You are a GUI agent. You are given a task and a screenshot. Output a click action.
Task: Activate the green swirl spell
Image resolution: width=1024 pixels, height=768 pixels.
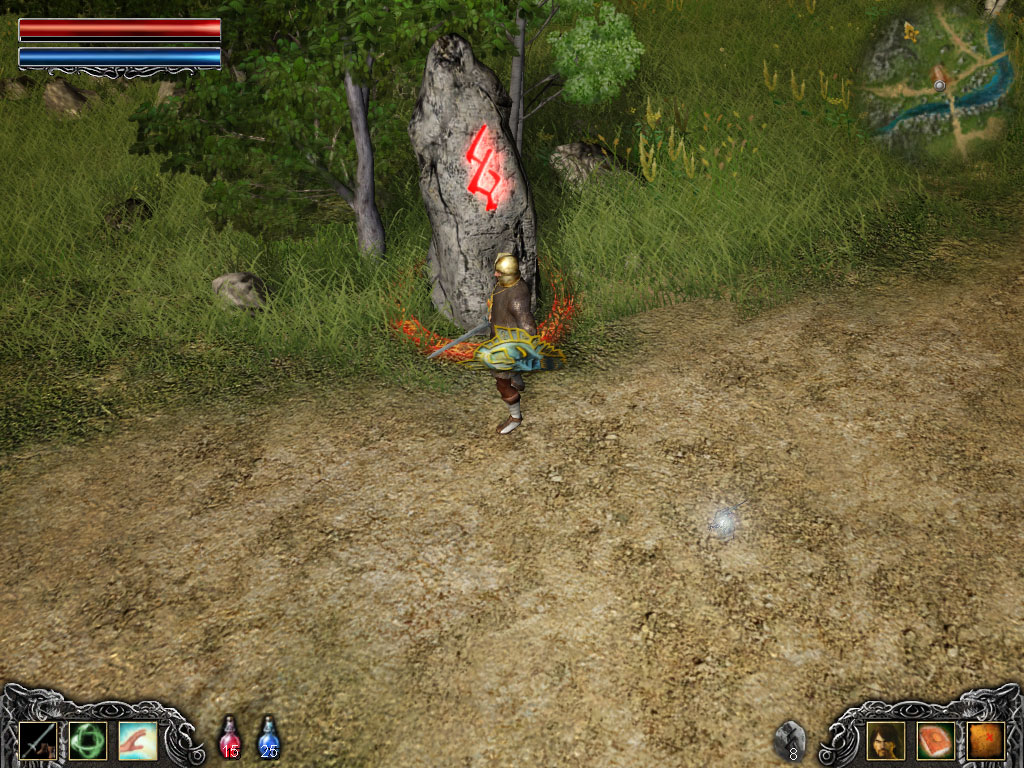(87, 740)
